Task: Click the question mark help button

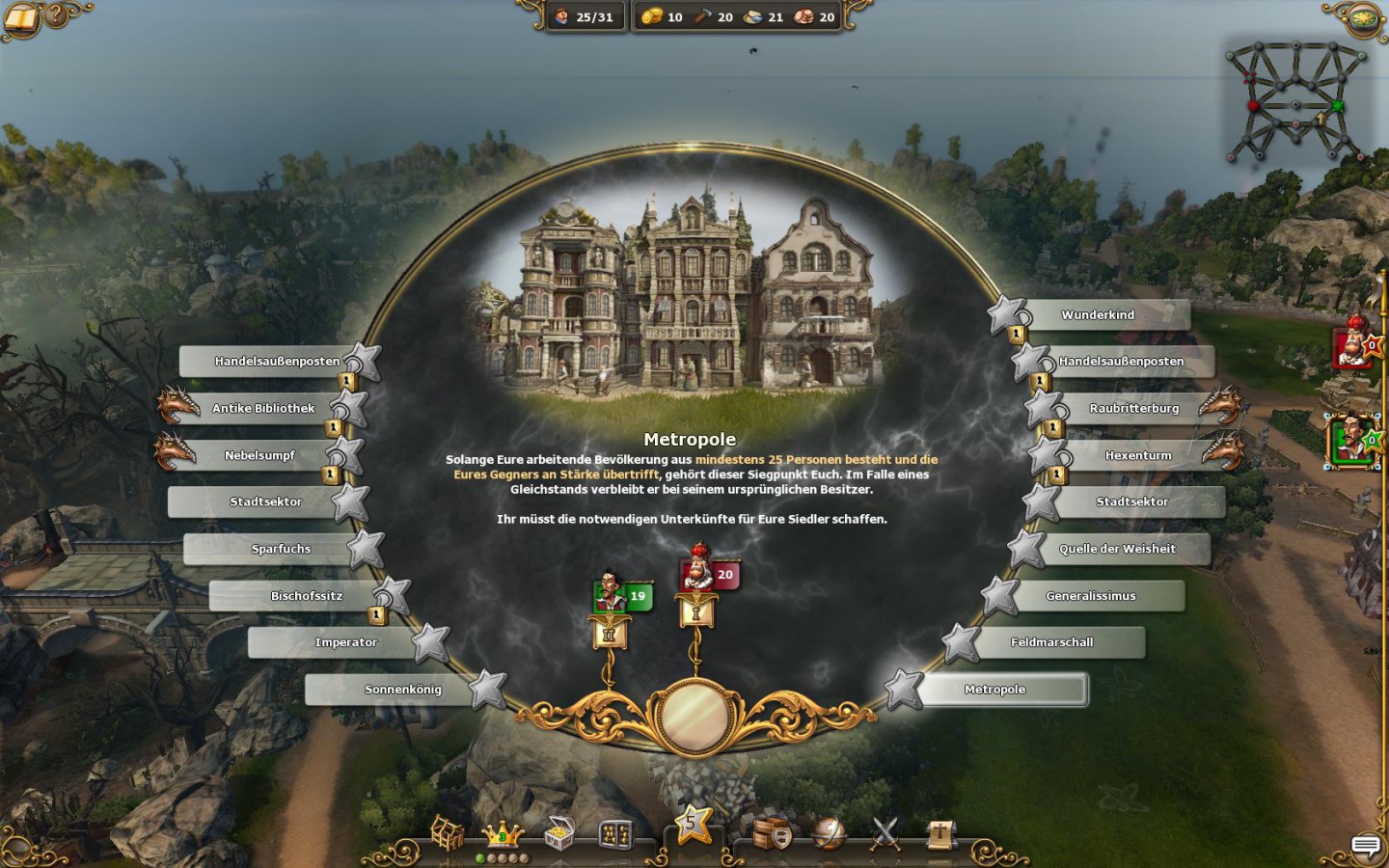Action: (x=57, y=14)
